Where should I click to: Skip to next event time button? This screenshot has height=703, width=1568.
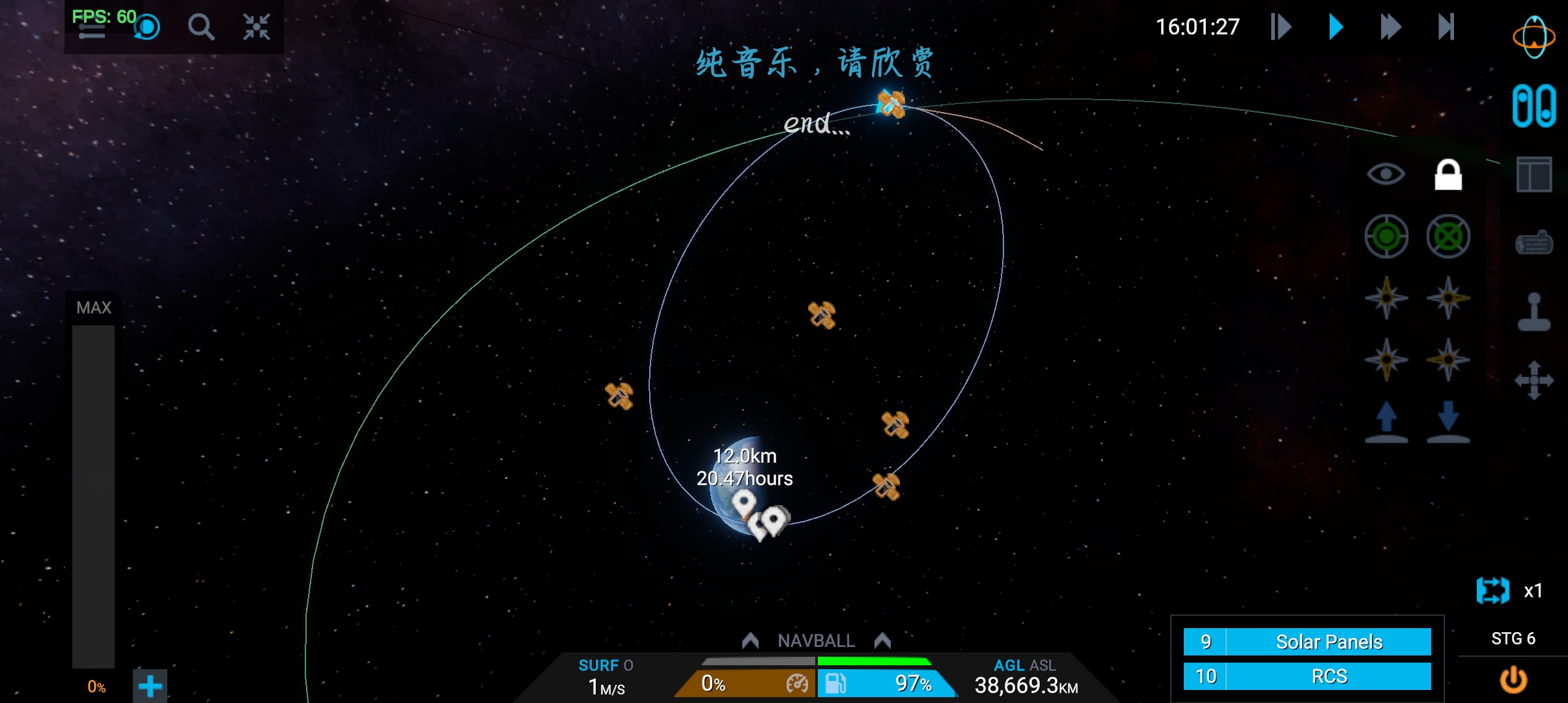pos(1446,27)
